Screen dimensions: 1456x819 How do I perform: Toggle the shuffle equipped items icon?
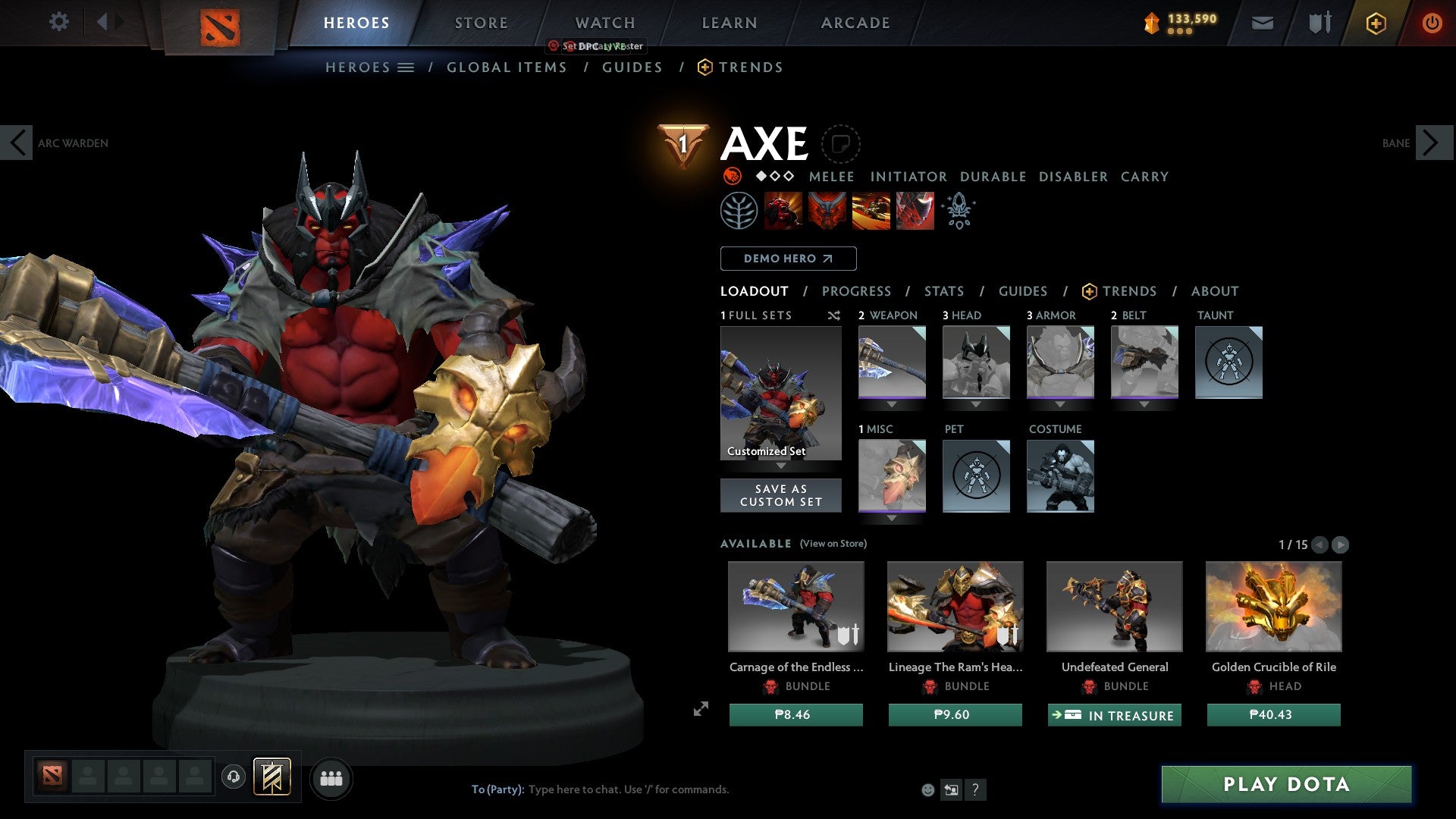point(833,315)
